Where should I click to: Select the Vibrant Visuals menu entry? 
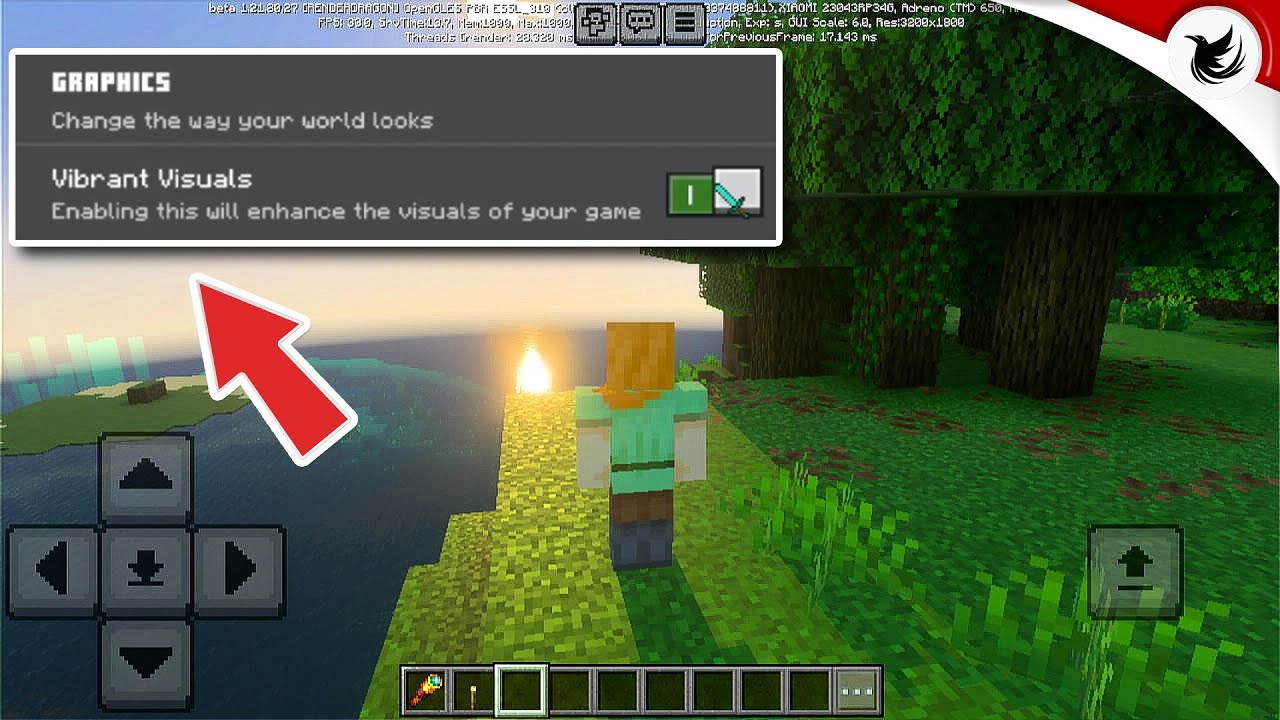(150, 179)
